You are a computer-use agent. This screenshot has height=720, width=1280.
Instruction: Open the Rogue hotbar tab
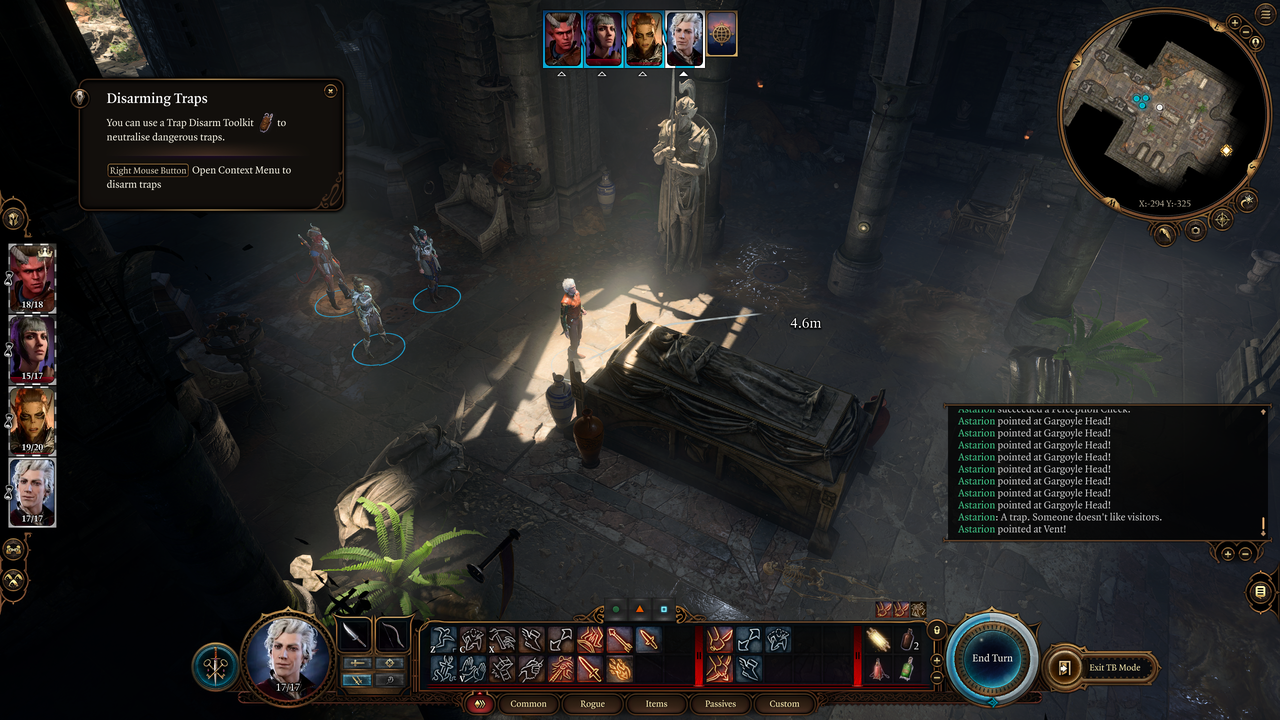pyautogui.click(x=592, y=704)
